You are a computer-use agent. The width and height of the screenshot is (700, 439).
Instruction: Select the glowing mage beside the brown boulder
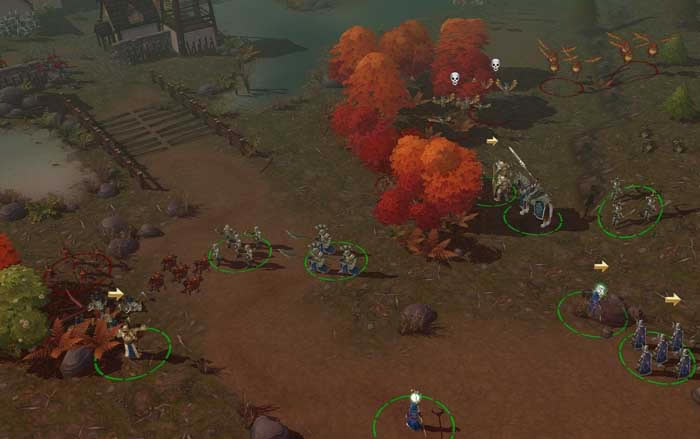pyautogui.click(x=597, y=301)
